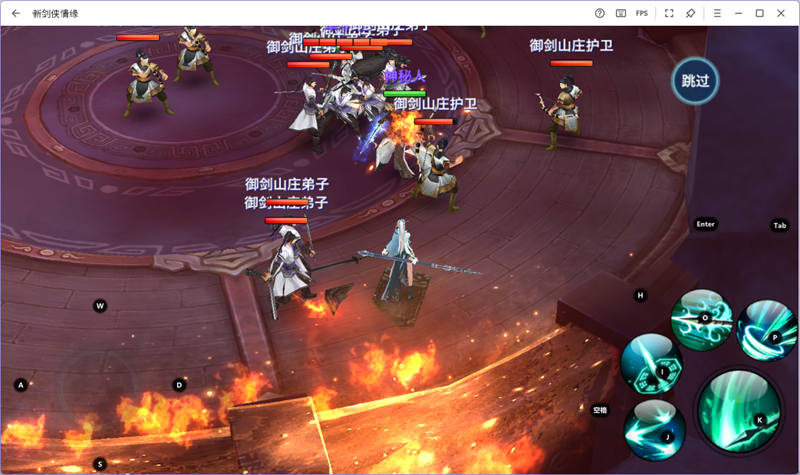Use the large green sword basic attack

click(738, 410)
